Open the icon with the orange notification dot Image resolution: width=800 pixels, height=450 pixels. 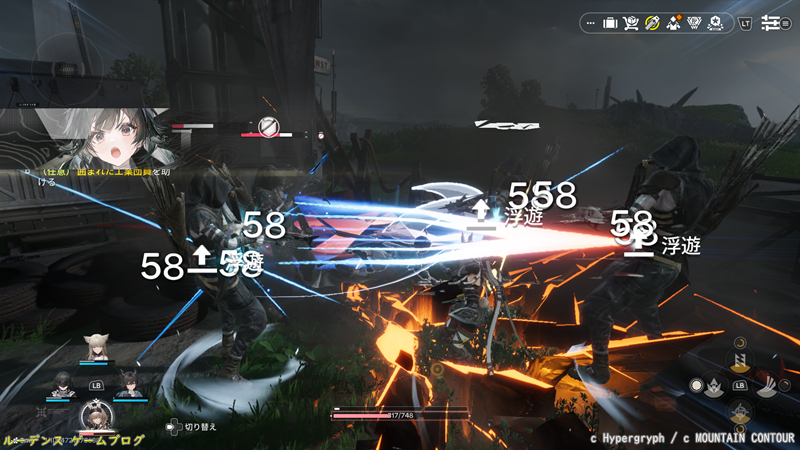(673, 22)
